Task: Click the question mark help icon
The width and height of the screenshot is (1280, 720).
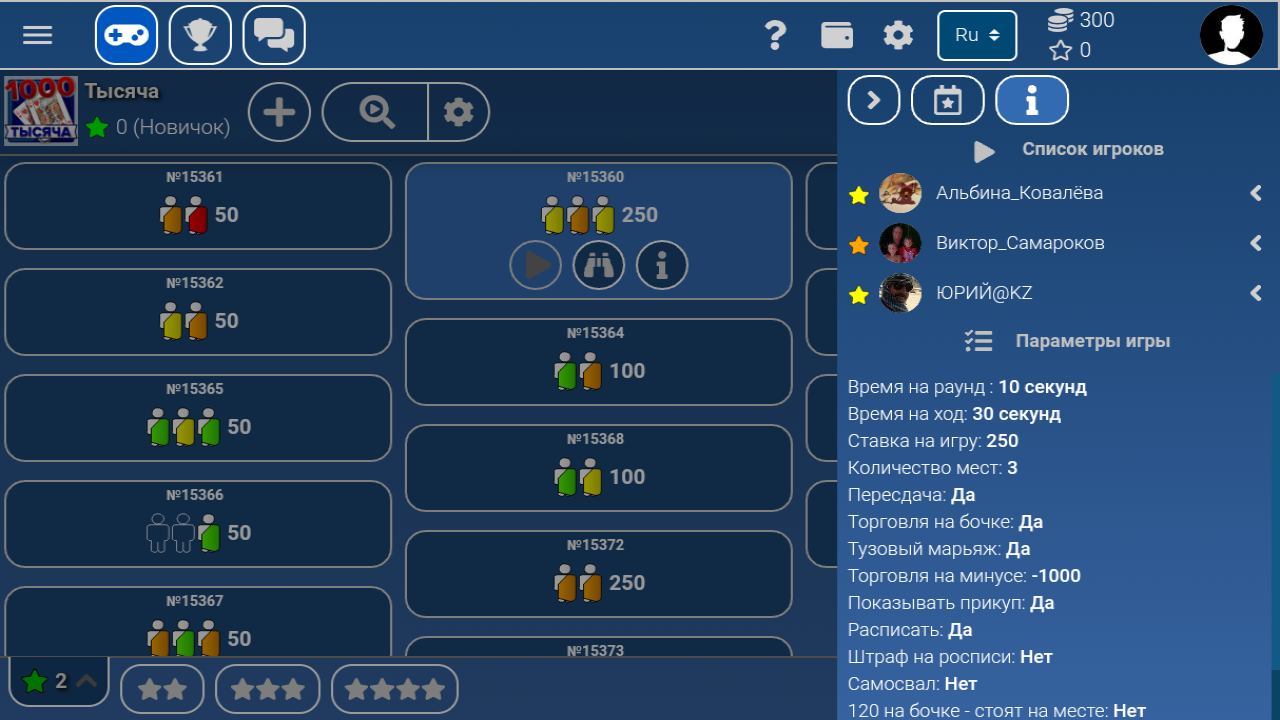Action: point(776,34)
